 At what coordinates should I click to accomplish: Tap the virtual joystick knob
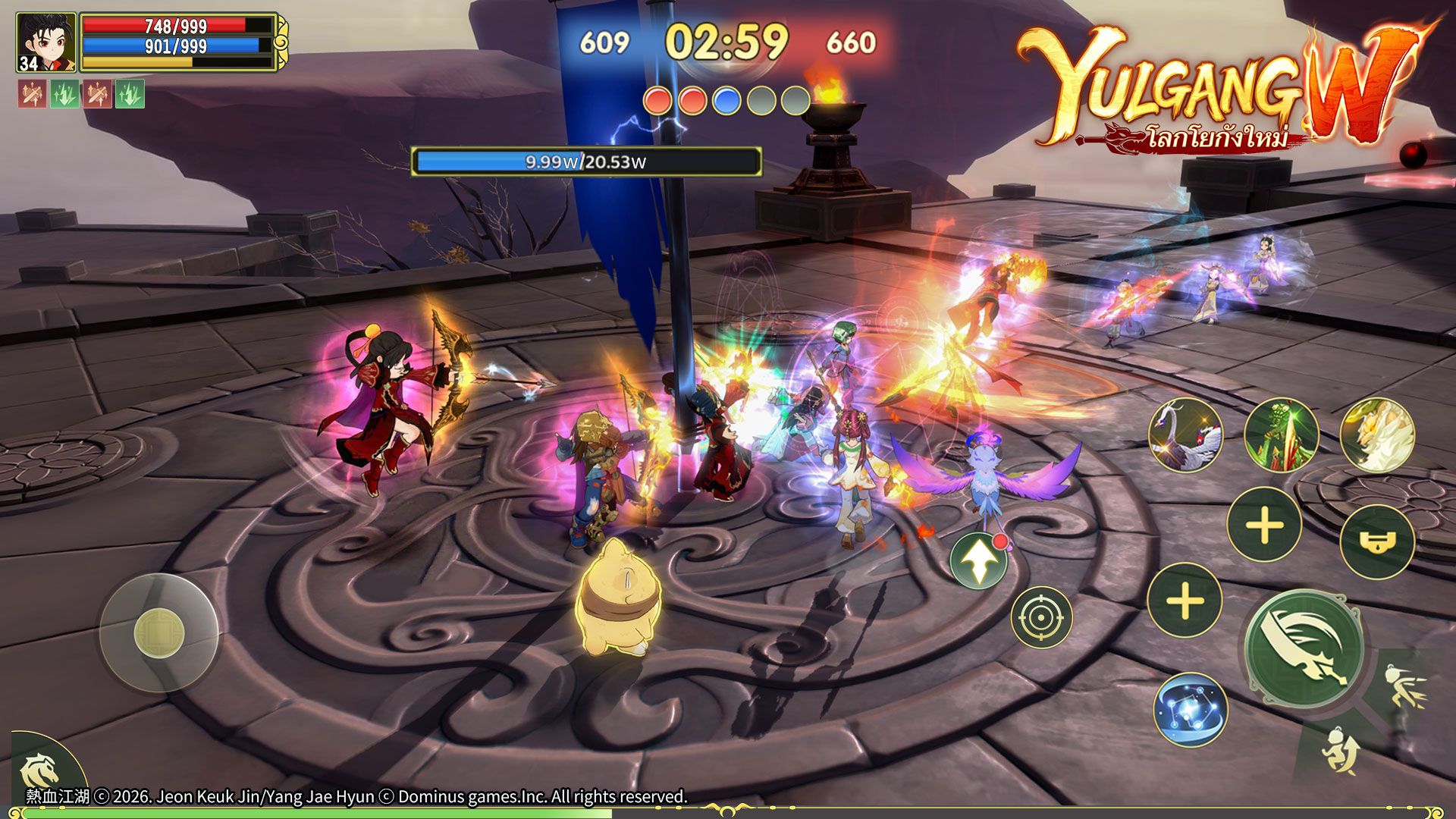pos(158,632)
